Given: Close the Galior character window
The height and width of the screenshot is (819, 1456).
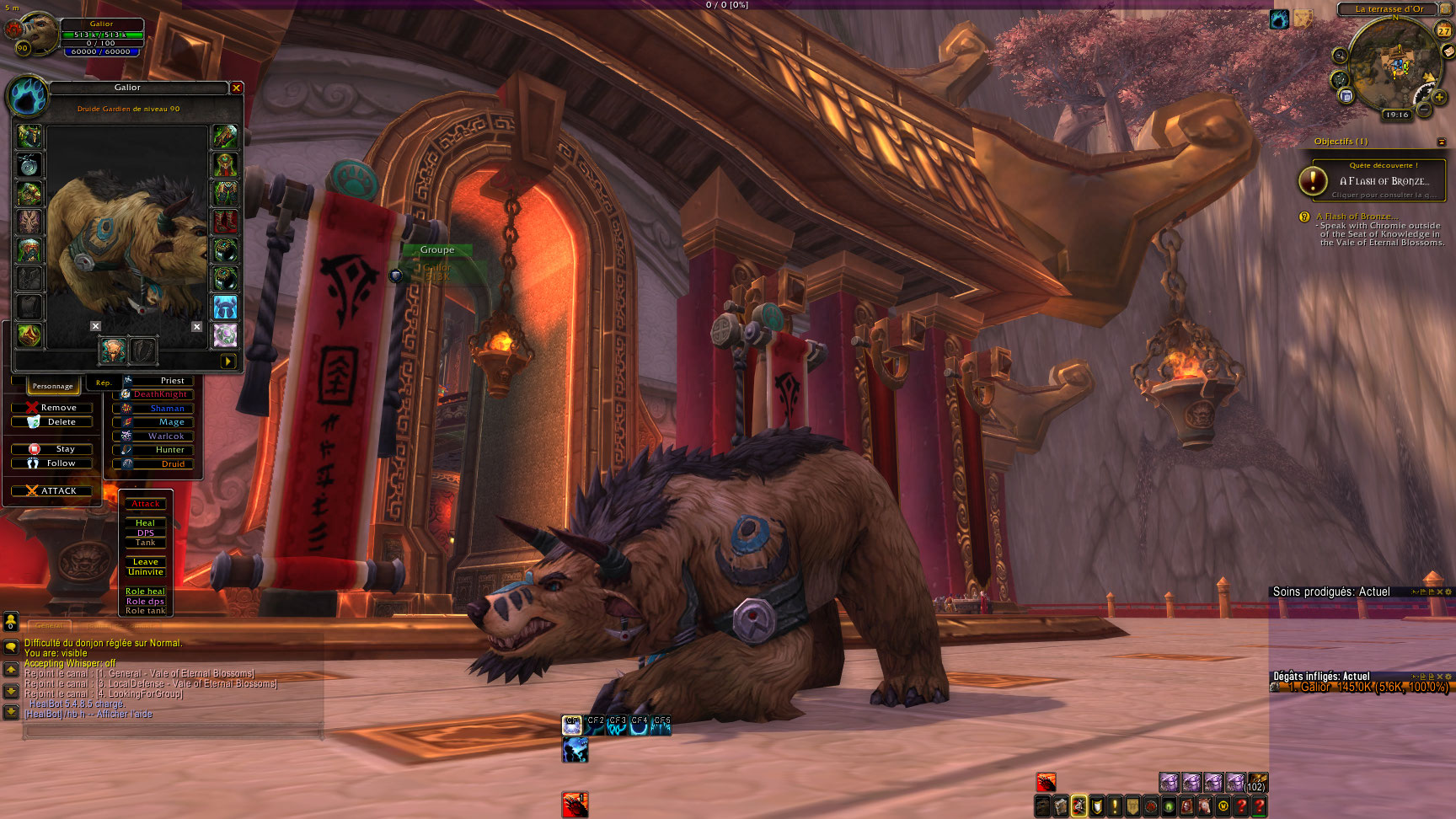Looking at the screenshot, I should (x=237, y=88).
